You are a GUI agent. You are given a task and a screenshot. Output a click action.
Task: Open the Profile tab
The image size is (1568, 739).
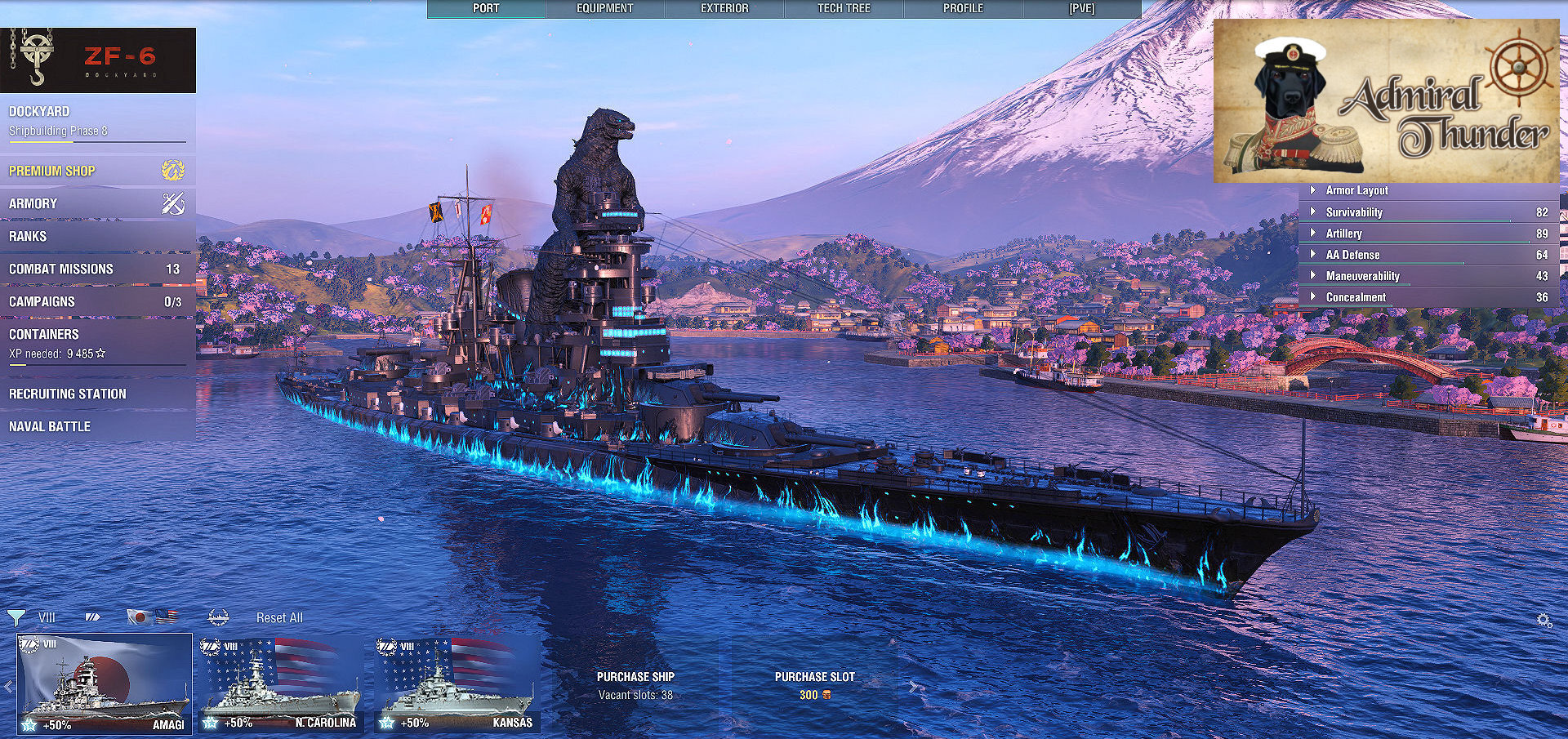963,8
